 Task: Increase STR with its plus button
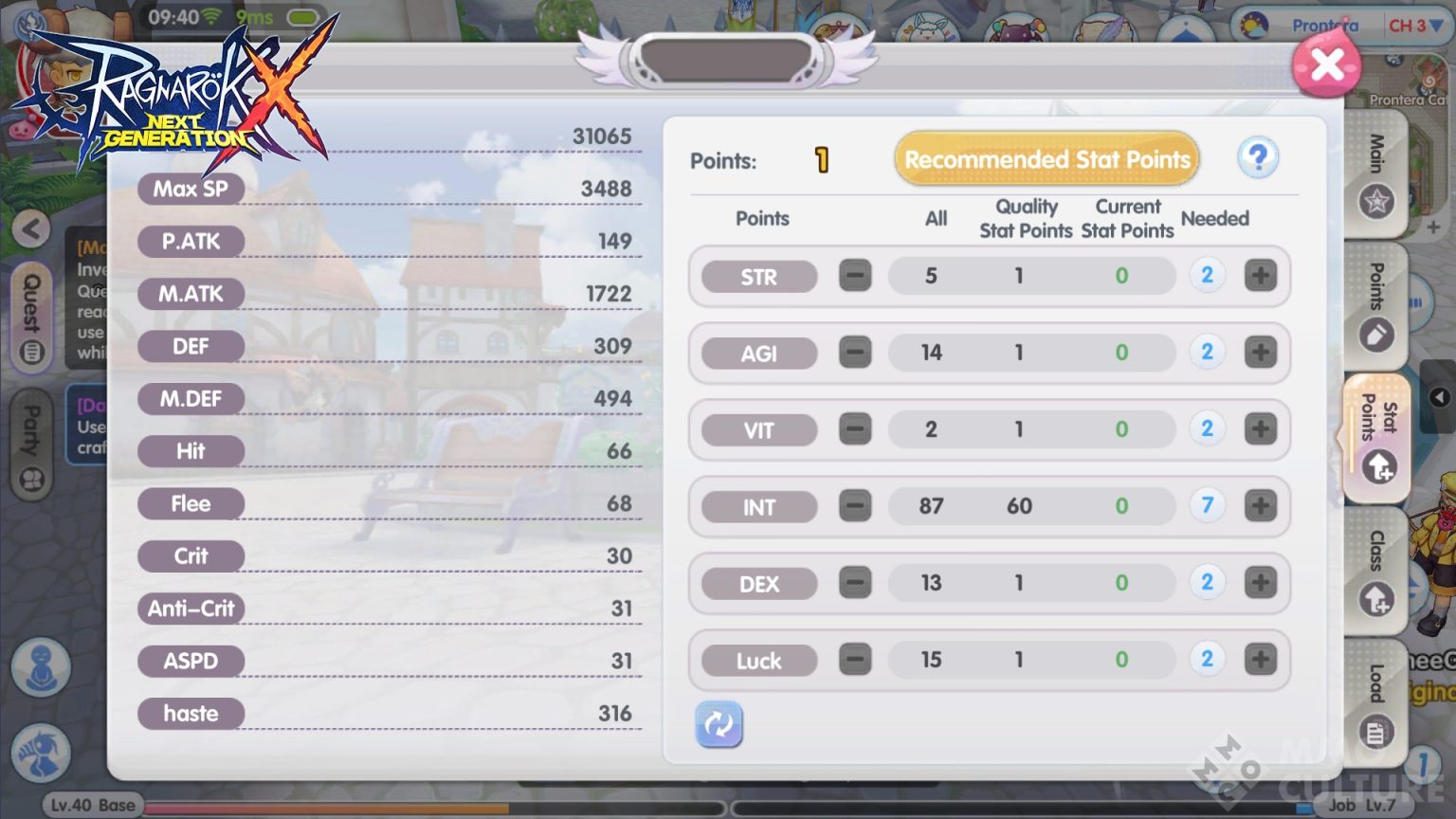(x=1261, y=275)
